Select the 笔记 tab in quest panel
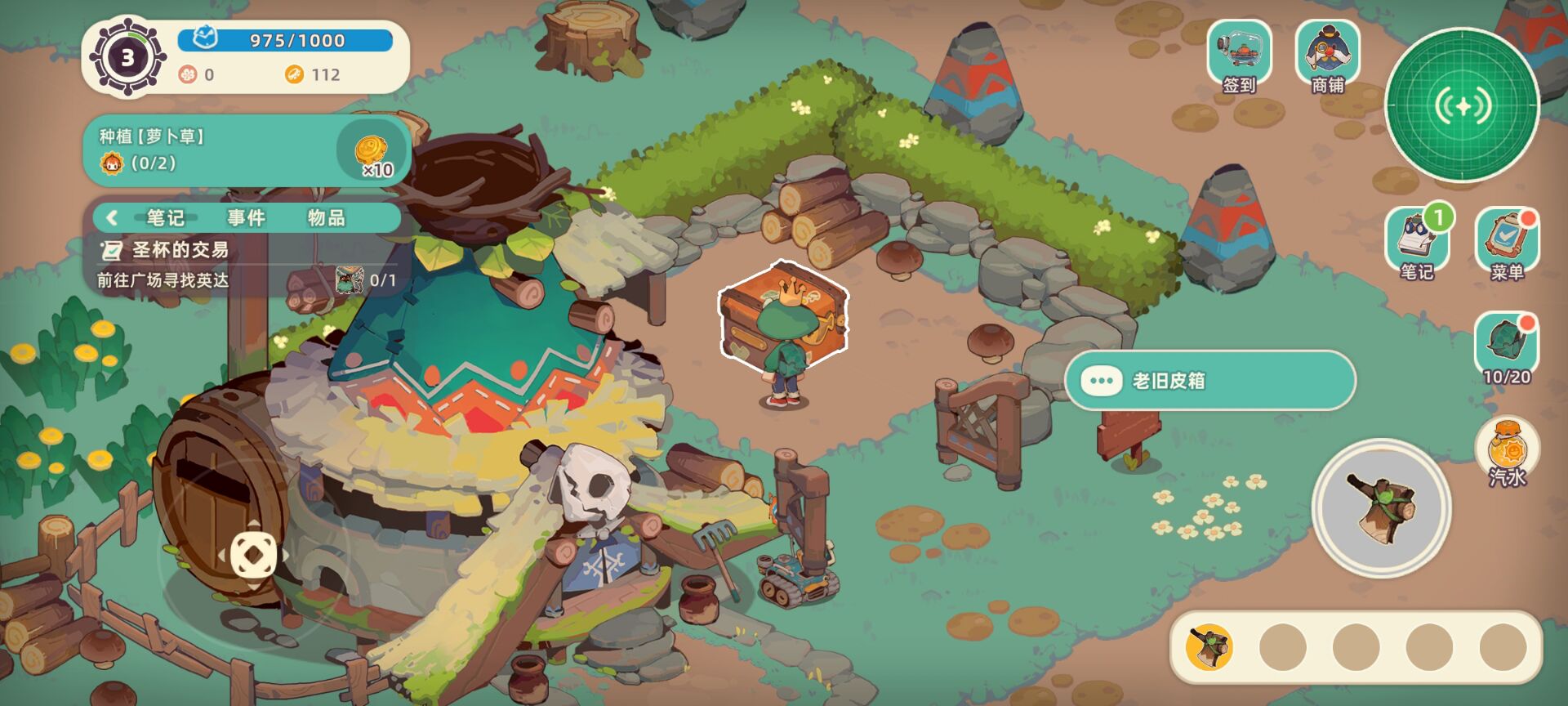The width and height of the screenshot is (1568, 706). [165, 218]
